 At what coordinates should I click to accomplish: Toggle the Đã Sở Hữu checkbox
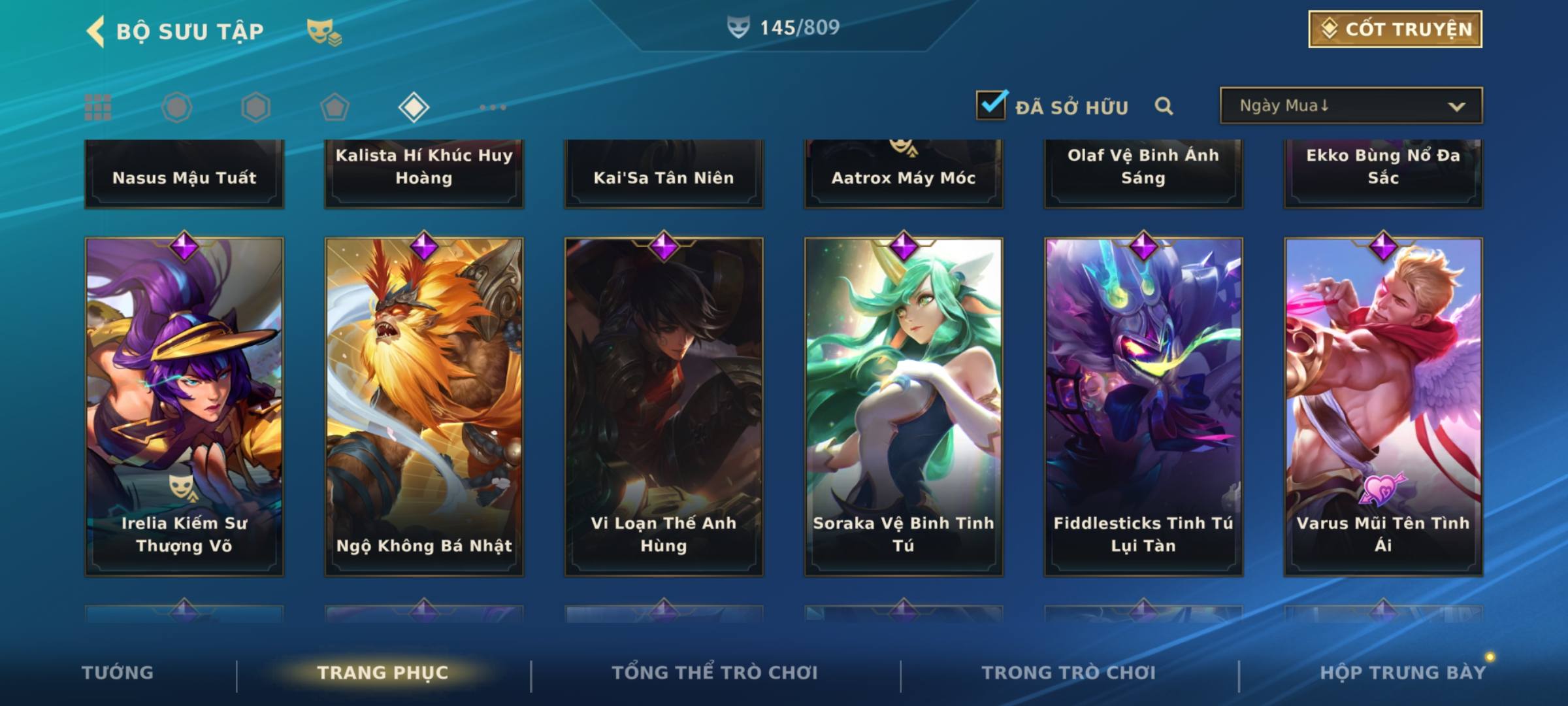pyautogui.click(x=991, y=105)
